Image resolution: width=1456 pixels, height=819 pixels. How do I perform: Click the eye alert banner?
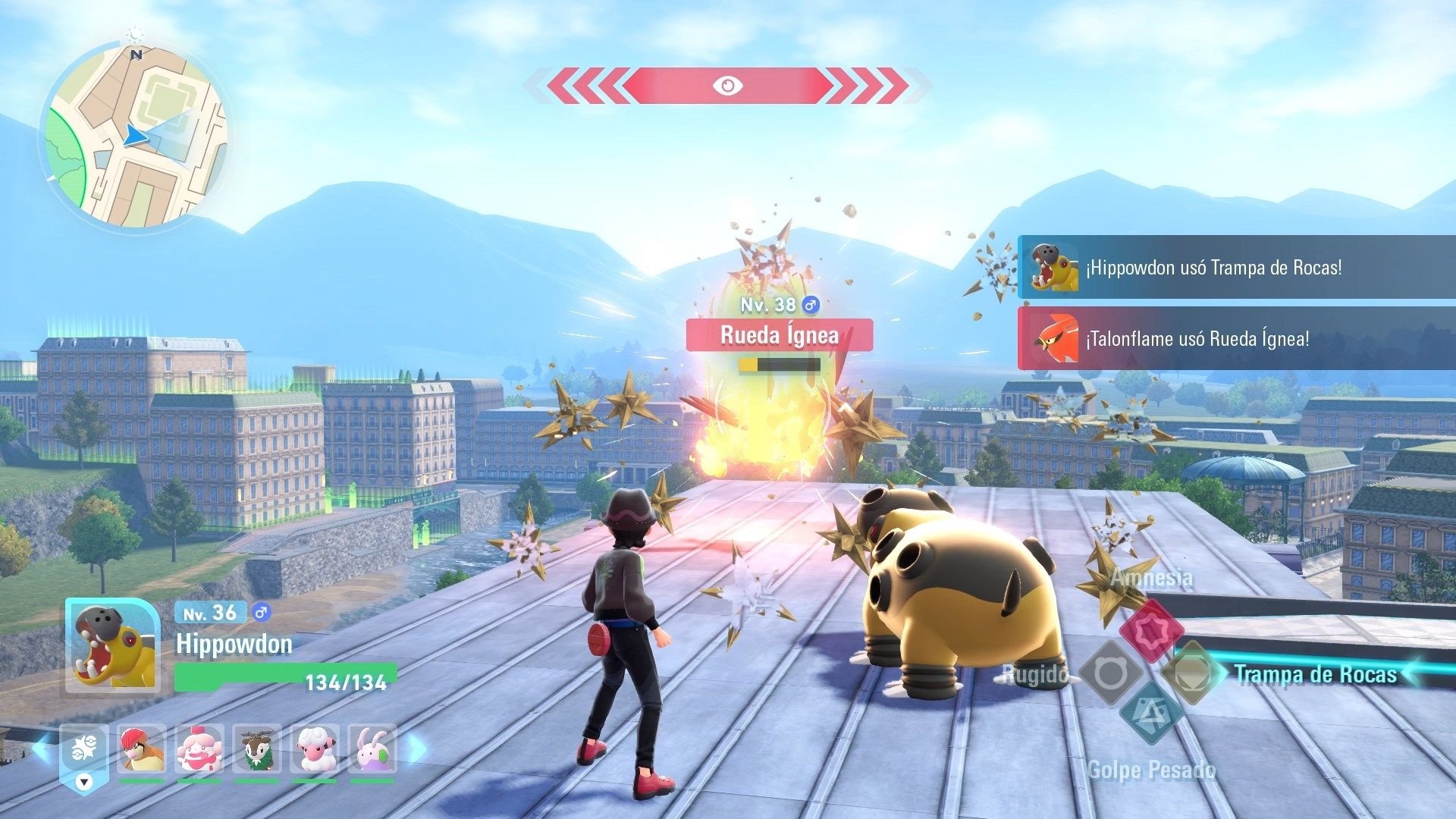pos(727,86)
